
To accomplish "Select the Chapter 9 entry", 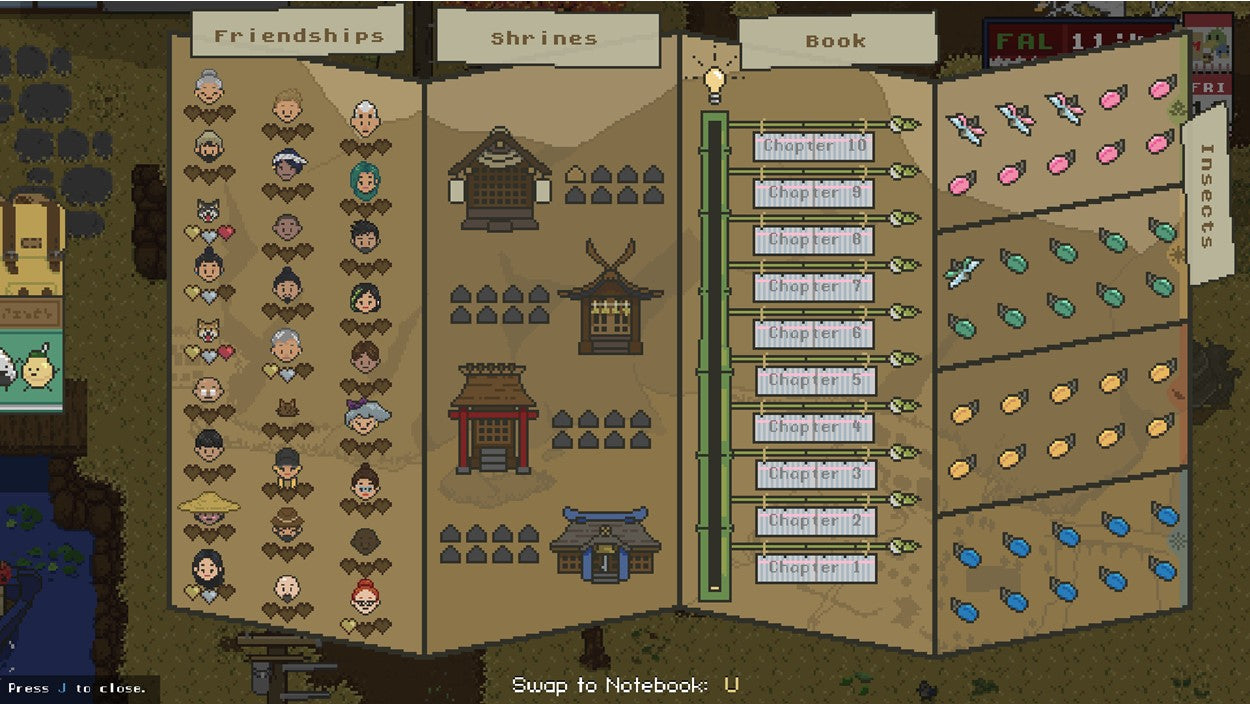I will tap(814, 193).
